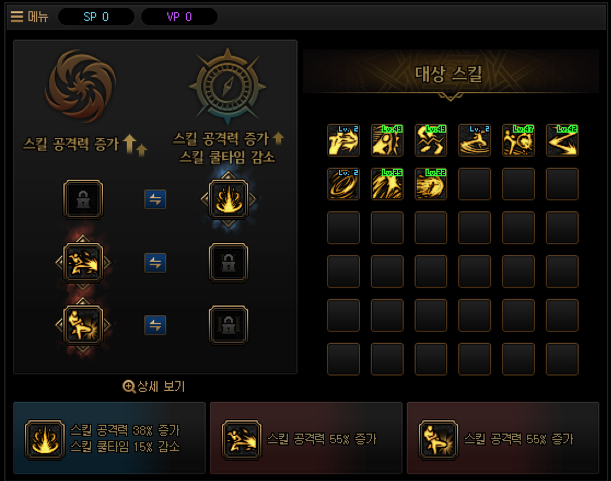Select the Lv.2 swirling vortex skill icon
The width and height of the screenshot is (611, 481).
[343, 184]
